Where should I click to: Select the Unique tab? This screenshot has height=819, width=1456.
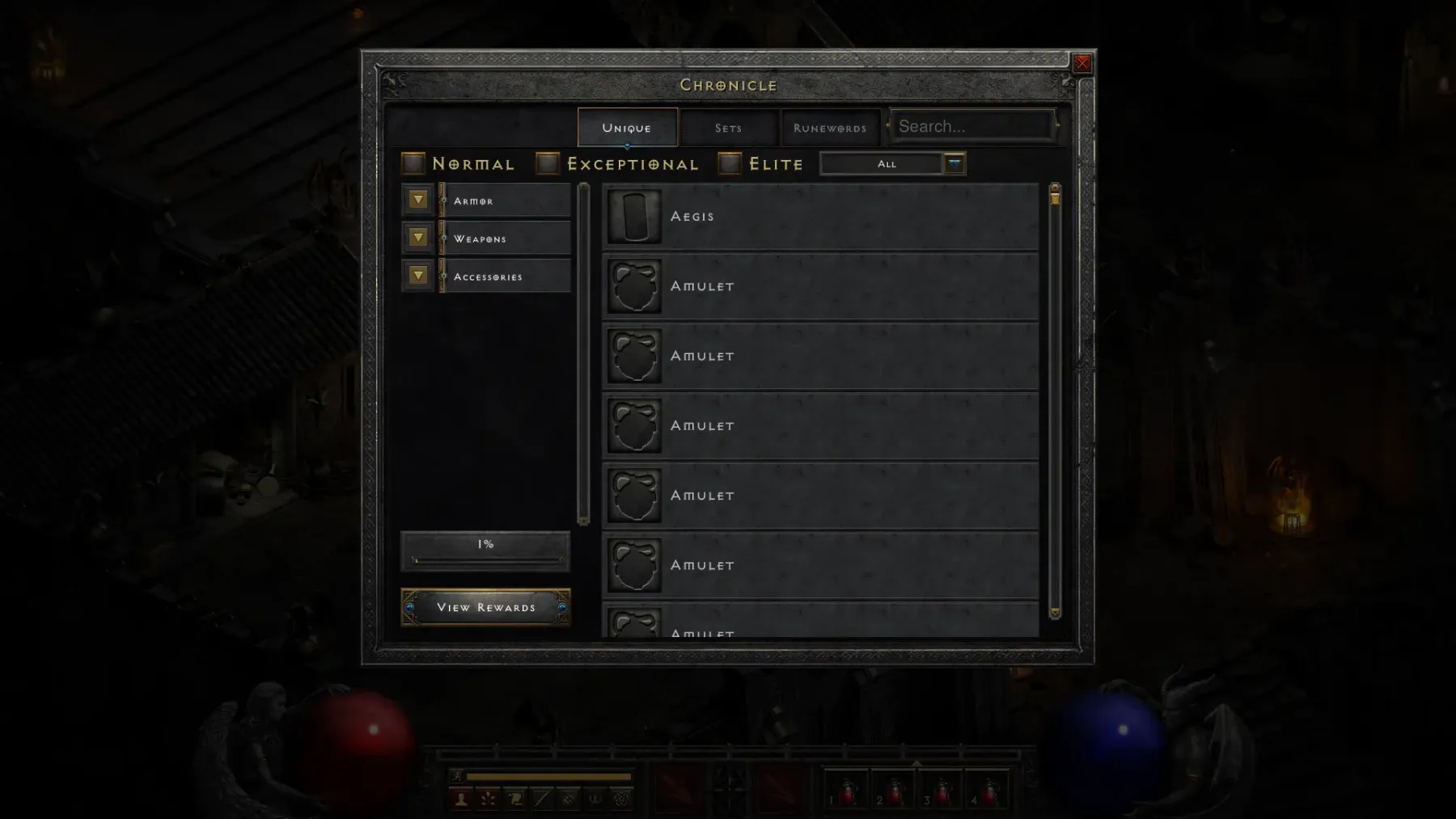tap(627, 128)
